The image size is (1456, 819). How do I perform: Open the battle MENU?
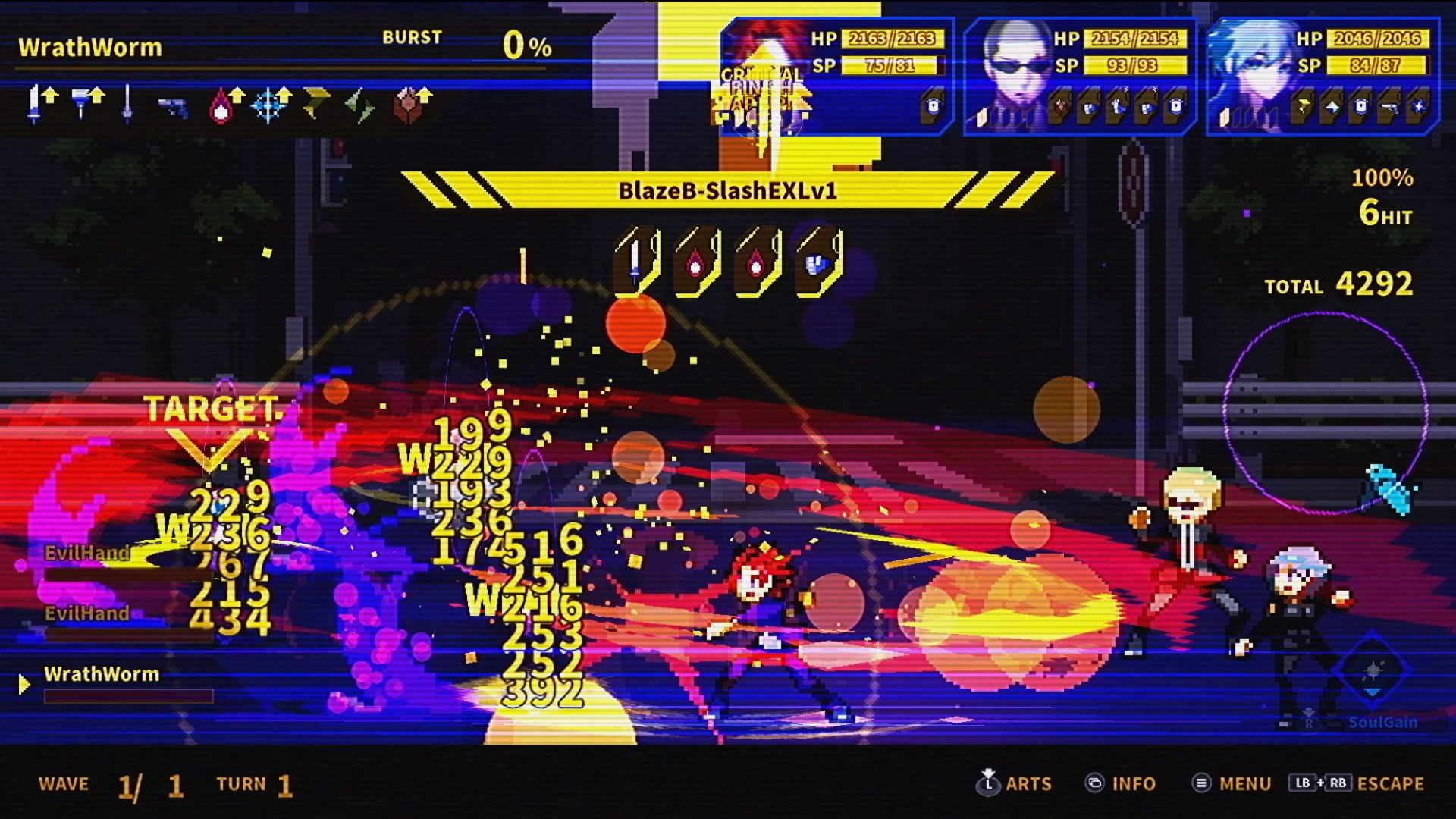[x=1232, y=783]
